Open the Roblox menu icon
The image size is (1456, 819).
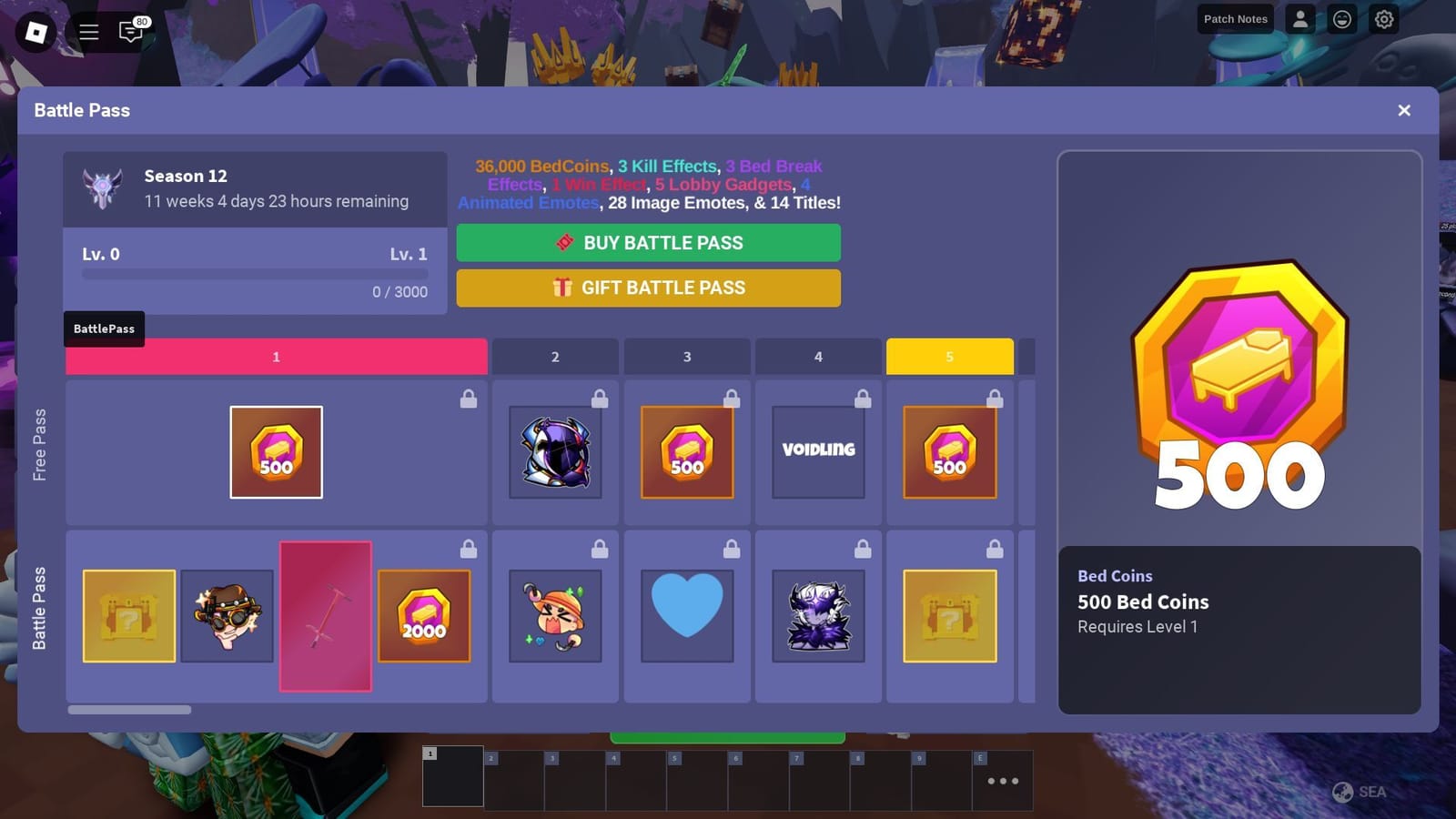pos(36,33)
